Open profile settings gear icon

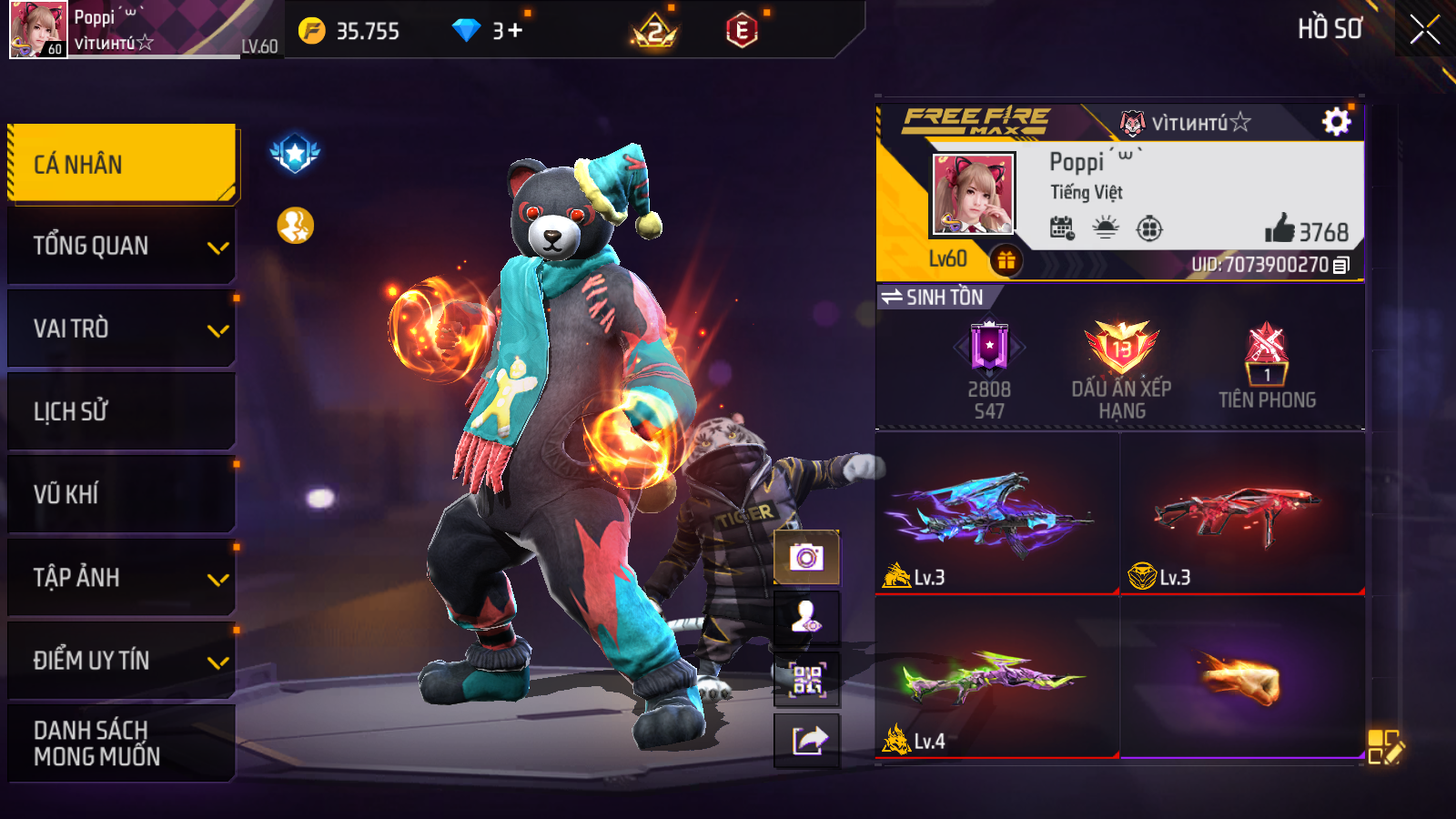tap(1336, 122)
